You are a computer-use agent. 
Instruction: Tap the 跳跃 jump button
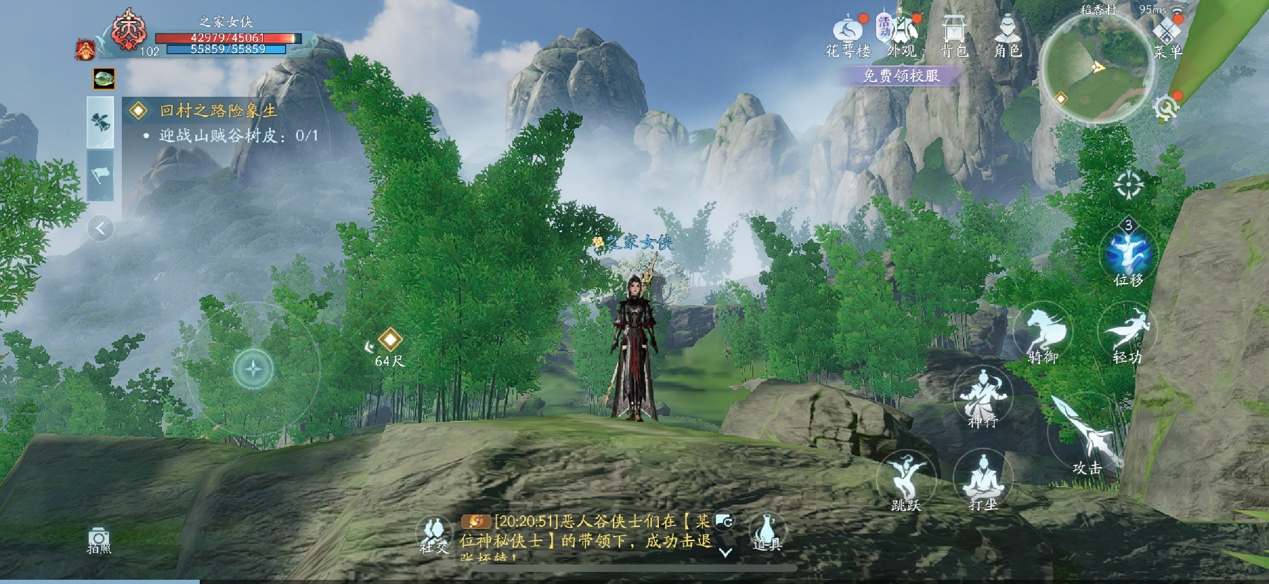point(906,478)
